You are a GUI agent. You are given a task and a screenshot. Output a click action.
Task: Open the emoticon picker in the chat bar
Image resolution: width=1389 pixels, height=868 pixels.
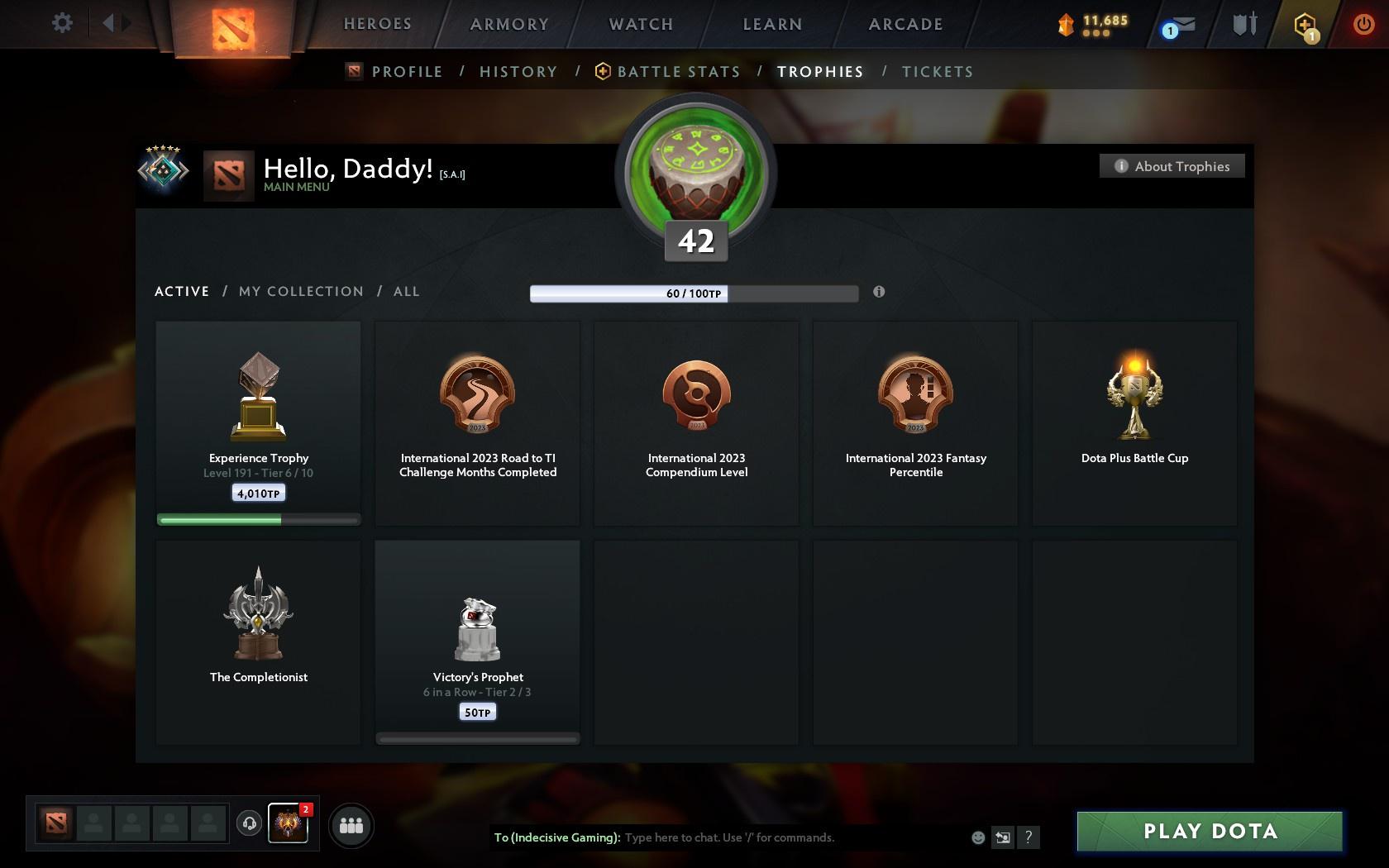click(978, 837)
